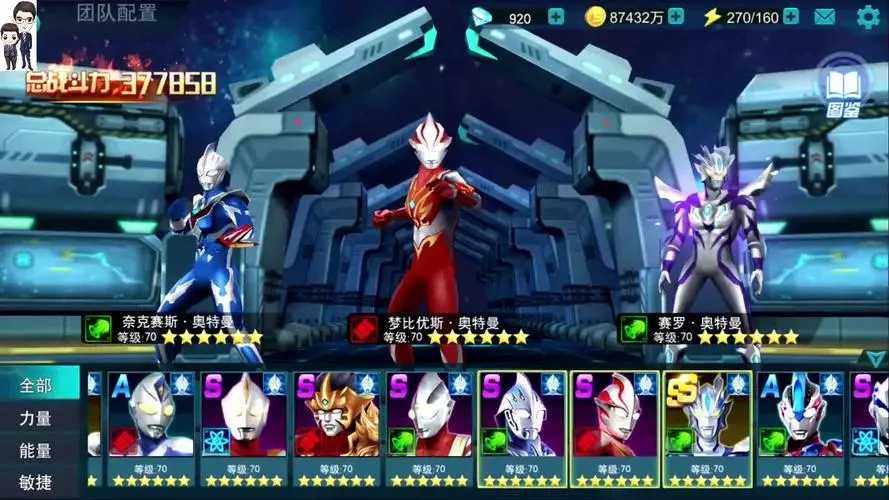Collapse the hero list with the teal arrow

point(876,359)
